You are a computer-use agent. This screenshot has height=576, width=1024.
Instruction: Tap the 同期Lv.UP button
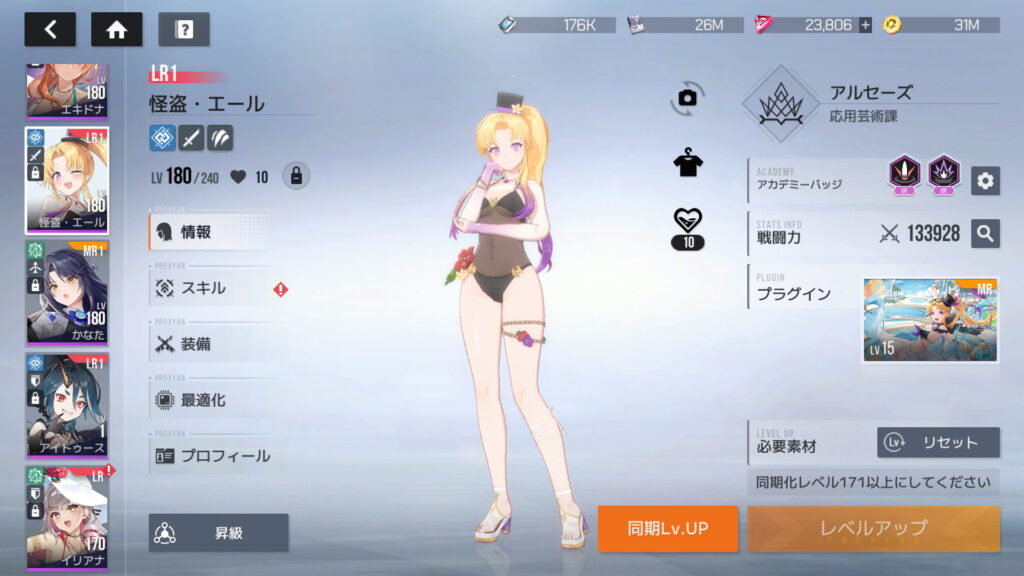click(668, 528)
